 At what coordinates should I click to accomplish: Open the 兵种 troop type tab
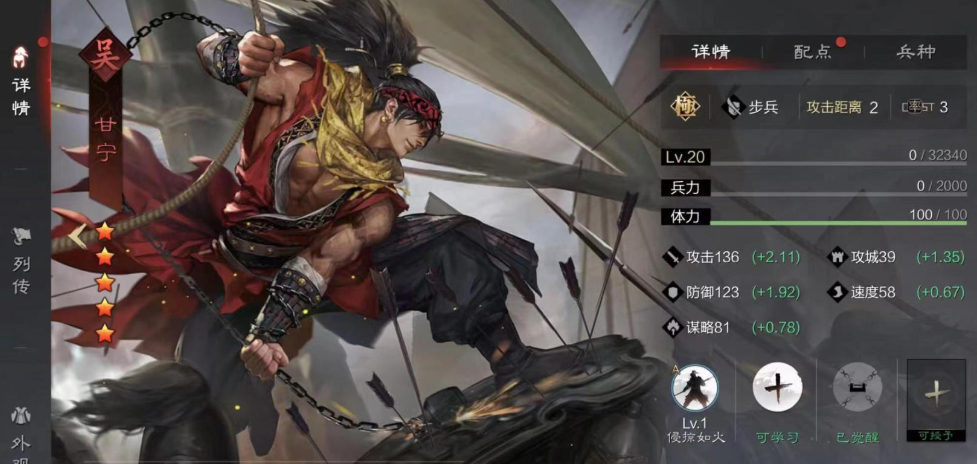pos(915,52)
